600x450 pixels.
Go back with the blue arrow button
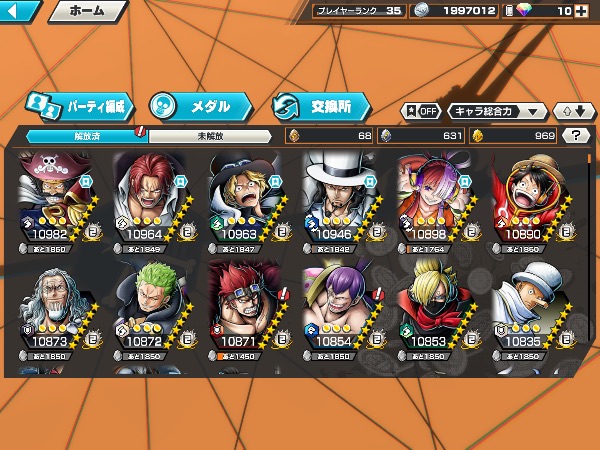(x=20, y=12)
